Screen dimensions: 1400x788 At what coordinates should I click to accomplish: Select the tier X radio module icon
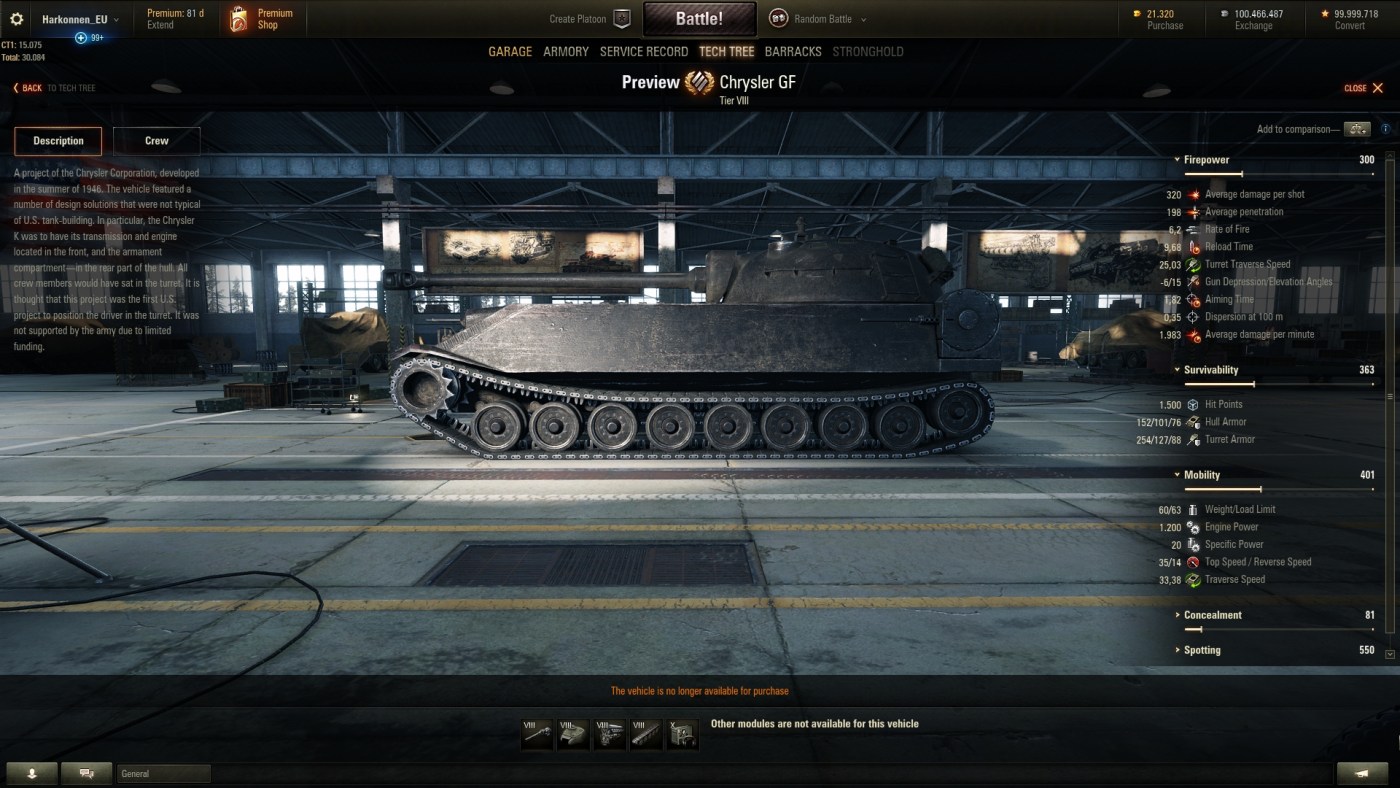(683, 735)
